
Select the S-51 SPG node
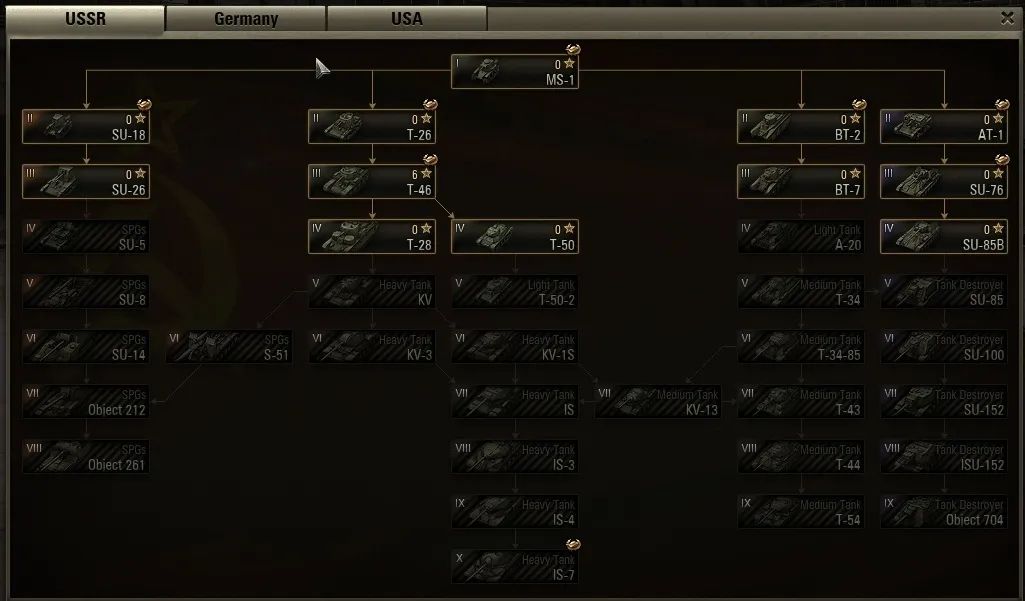click(229, 347)
